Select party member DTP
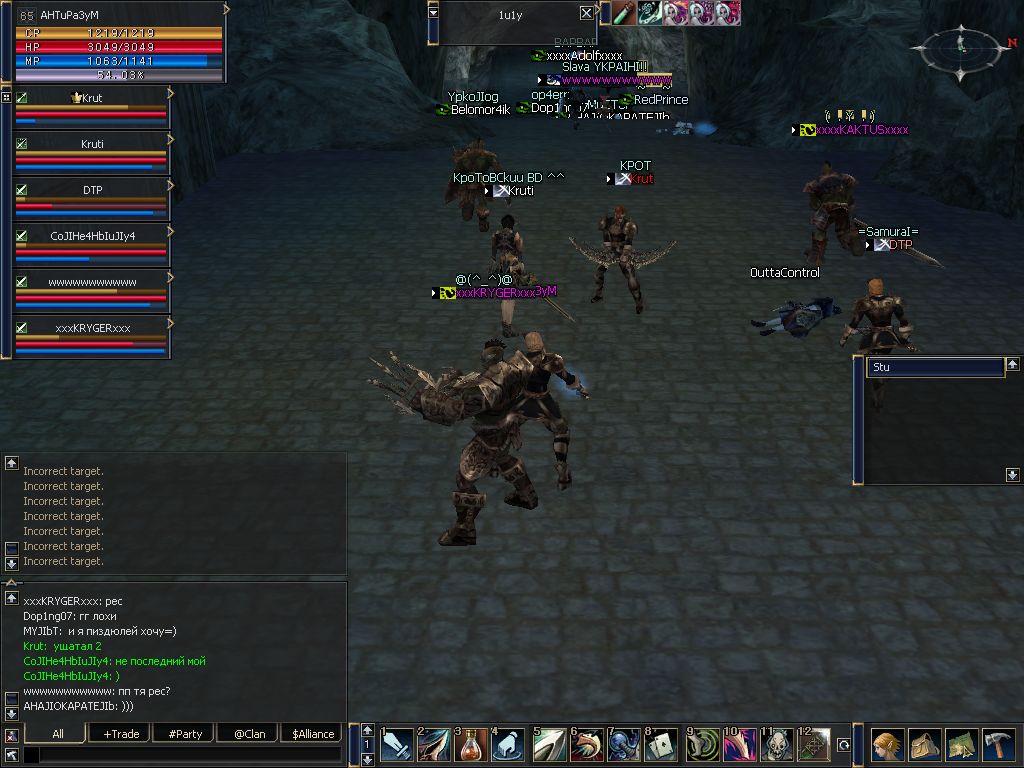This screenshot has width=1024, height=768. (92, 190)
